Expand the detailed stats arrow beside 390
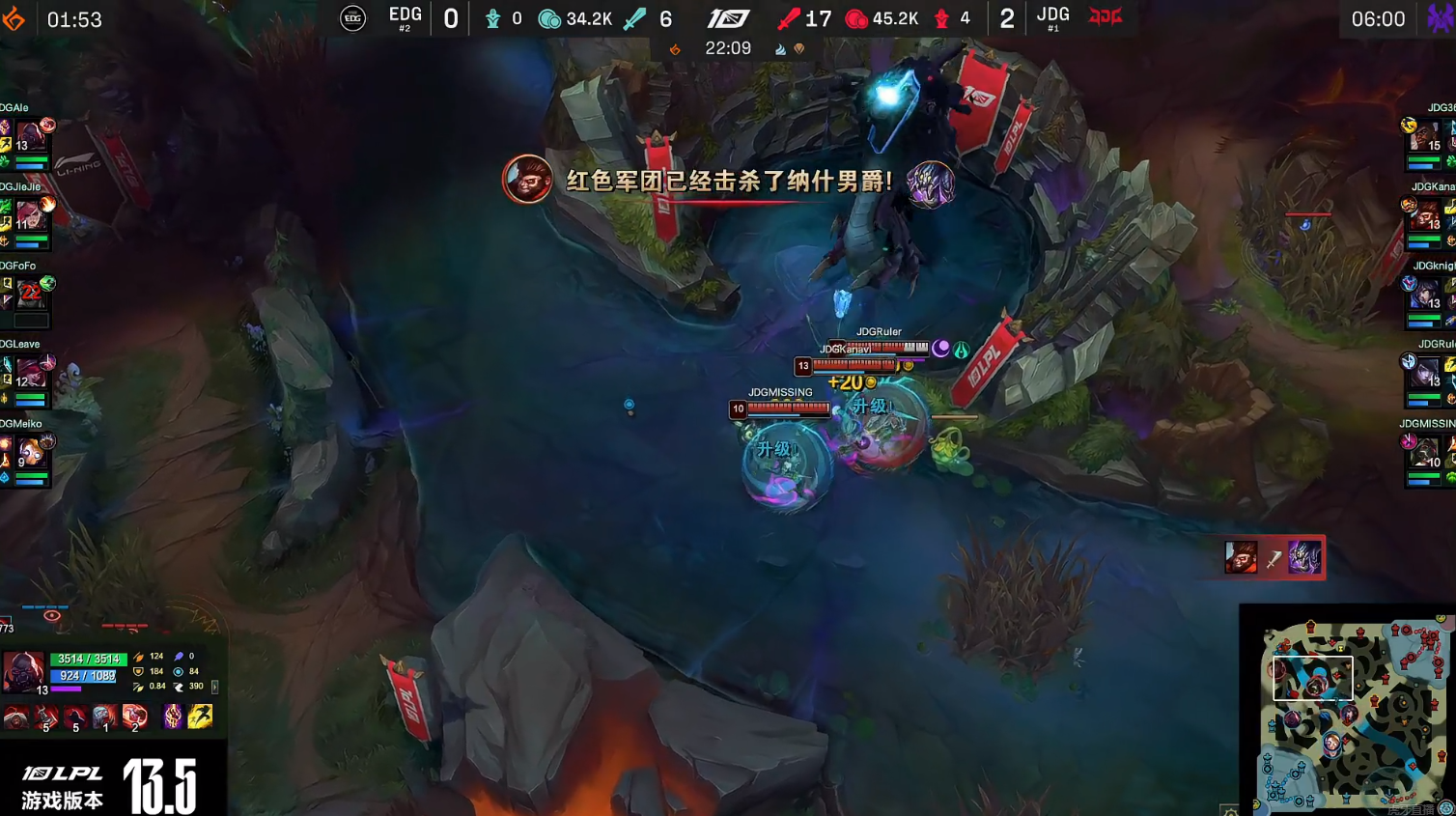 pyautogui.click(x=215, y=688)
